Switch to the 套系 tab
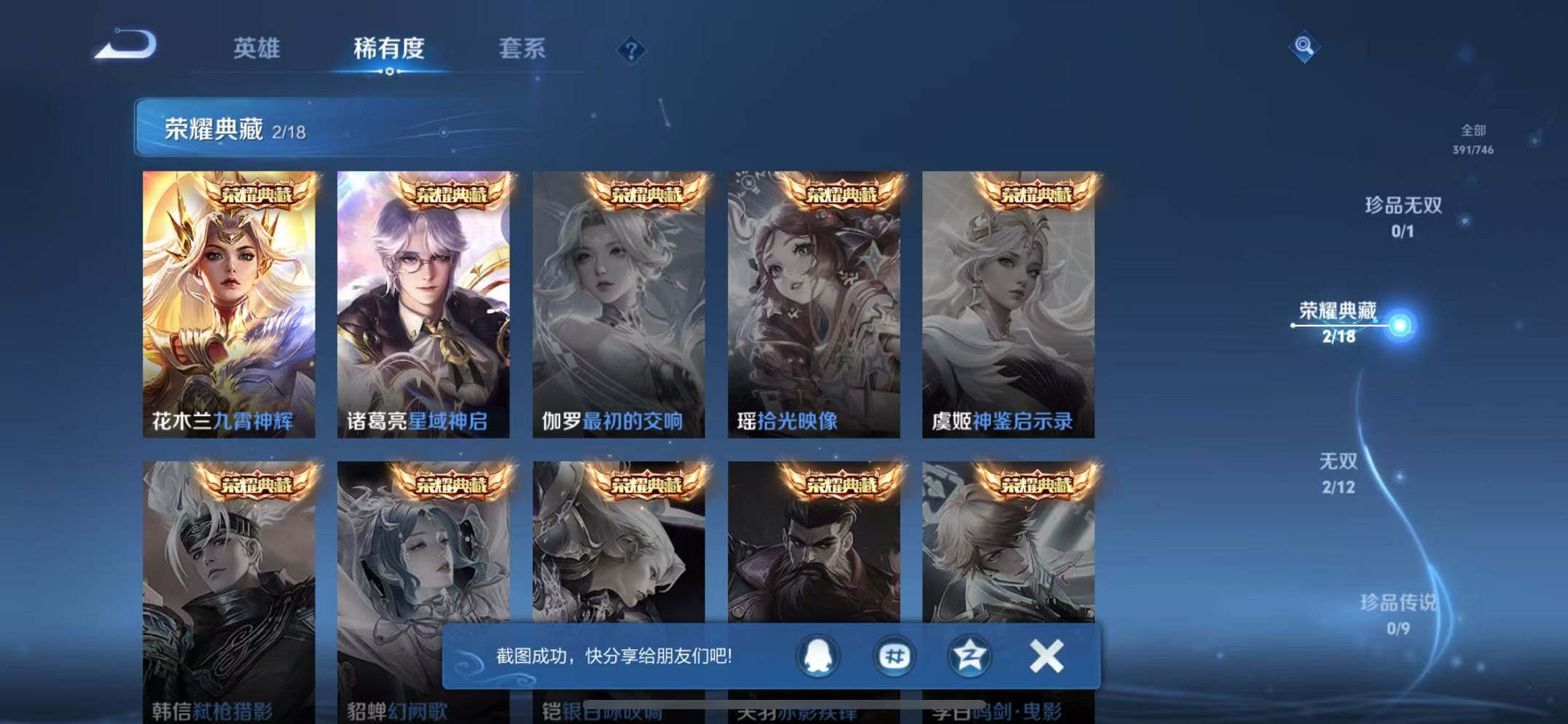The width and height of the screenshot is (1568, 724). coord(522,50)
